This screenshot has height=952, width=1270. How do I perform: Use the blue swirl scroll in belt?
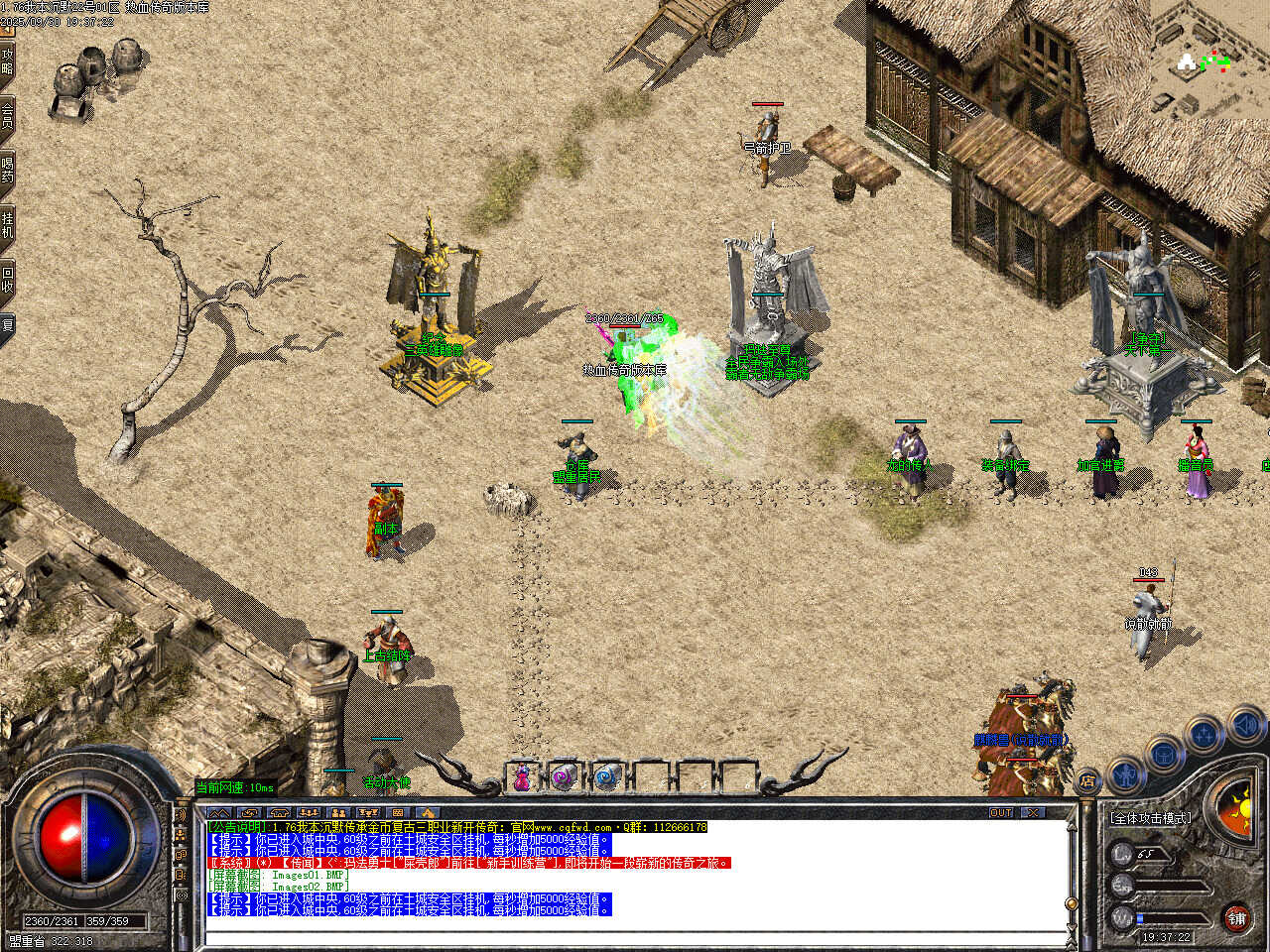pos(606,777)
